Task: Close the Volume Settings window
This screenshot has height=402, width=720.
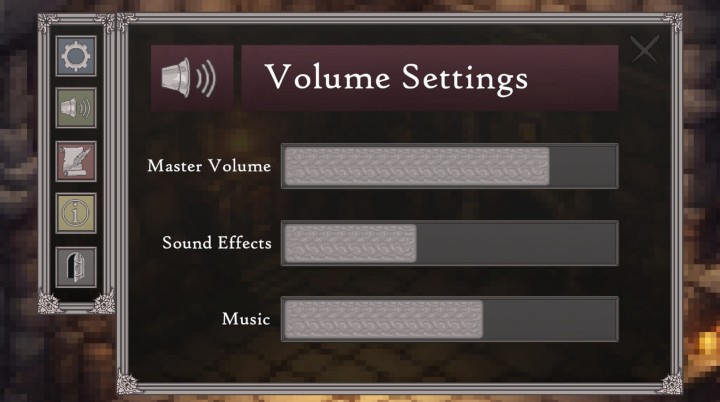Action: [645, 49]
